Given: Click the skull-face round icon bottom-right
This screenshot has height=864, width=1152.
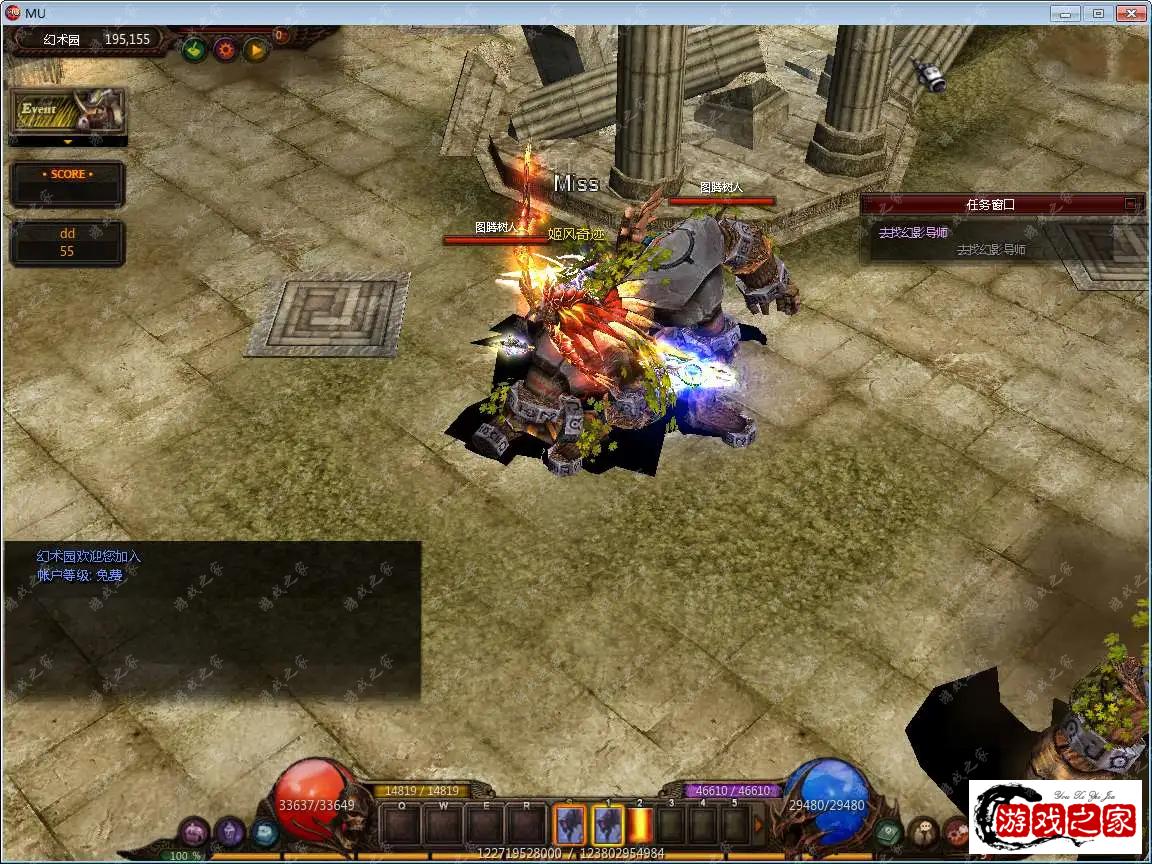Looking at the screenshot, I should pyautogui.click(x=922, y=831).
